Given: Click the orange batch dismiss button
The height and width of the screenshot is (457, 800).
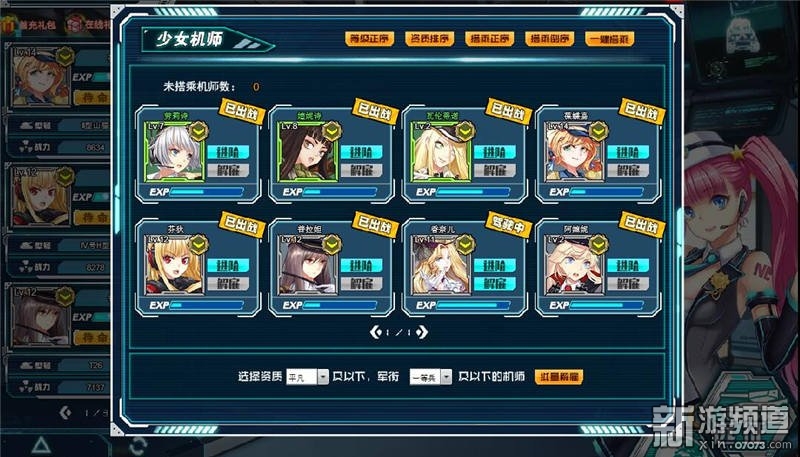Looking at the screenshot, I should (x=560, y=377).
